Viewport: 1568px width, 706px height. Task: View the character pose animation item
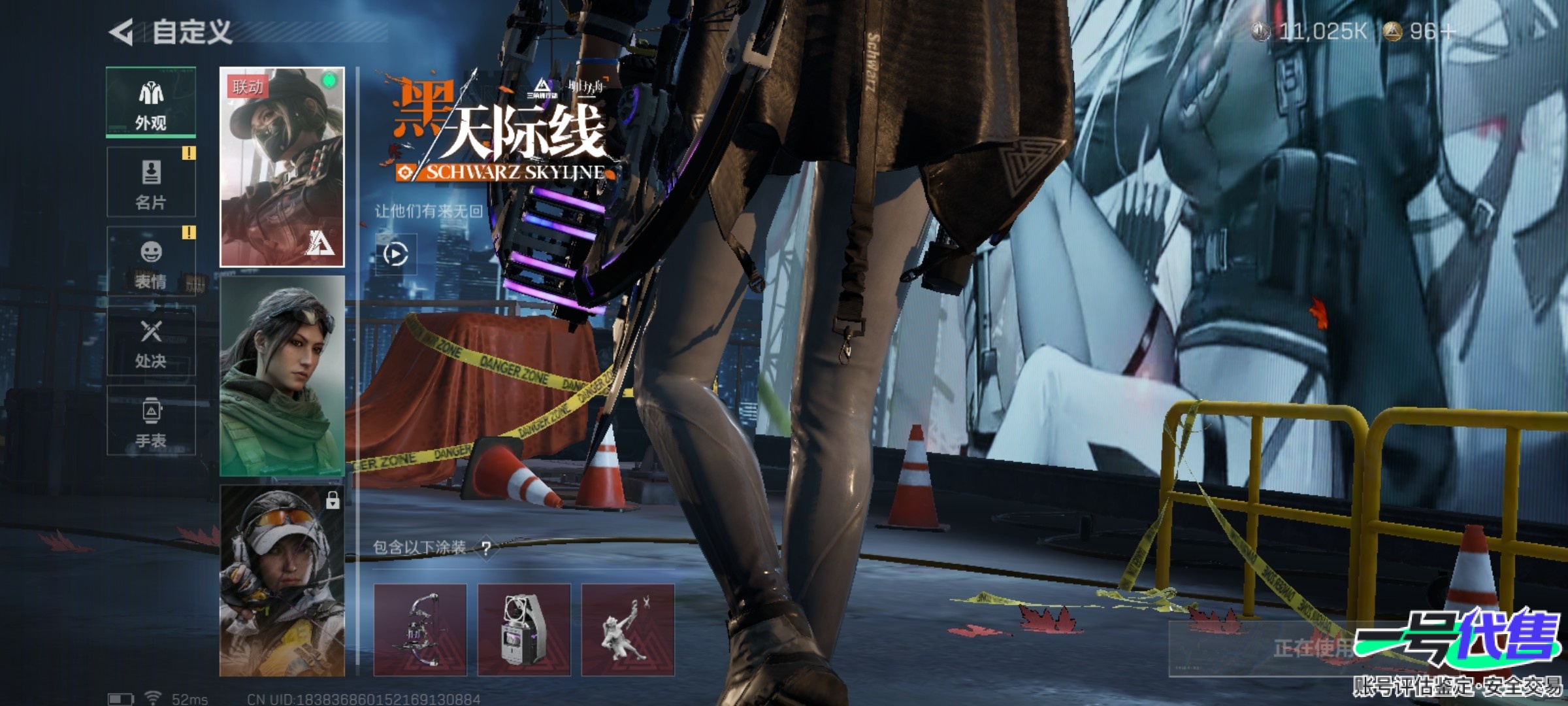coord(628,630)
